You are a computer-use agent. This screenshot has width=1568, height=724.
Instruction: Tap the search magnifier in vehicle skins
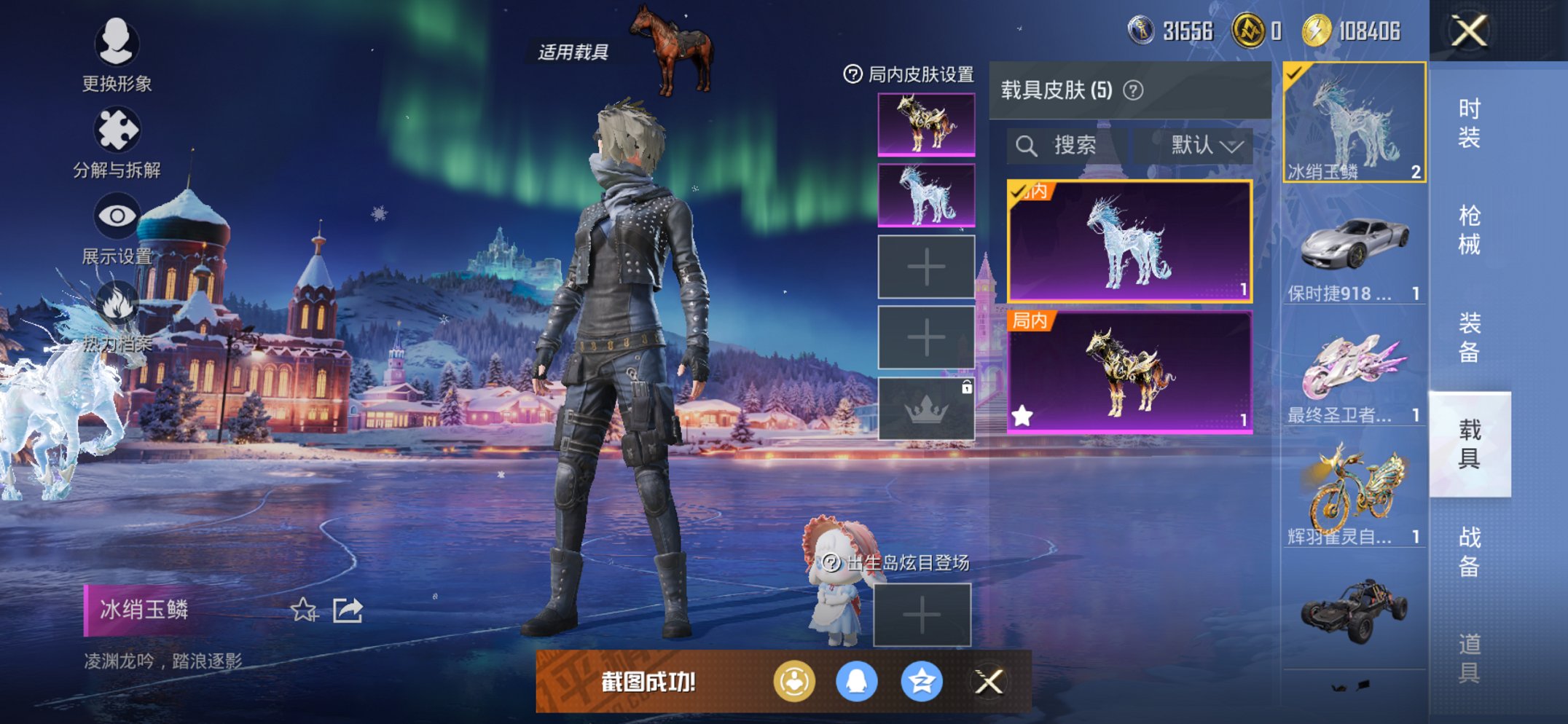(x=1028, y=144)
